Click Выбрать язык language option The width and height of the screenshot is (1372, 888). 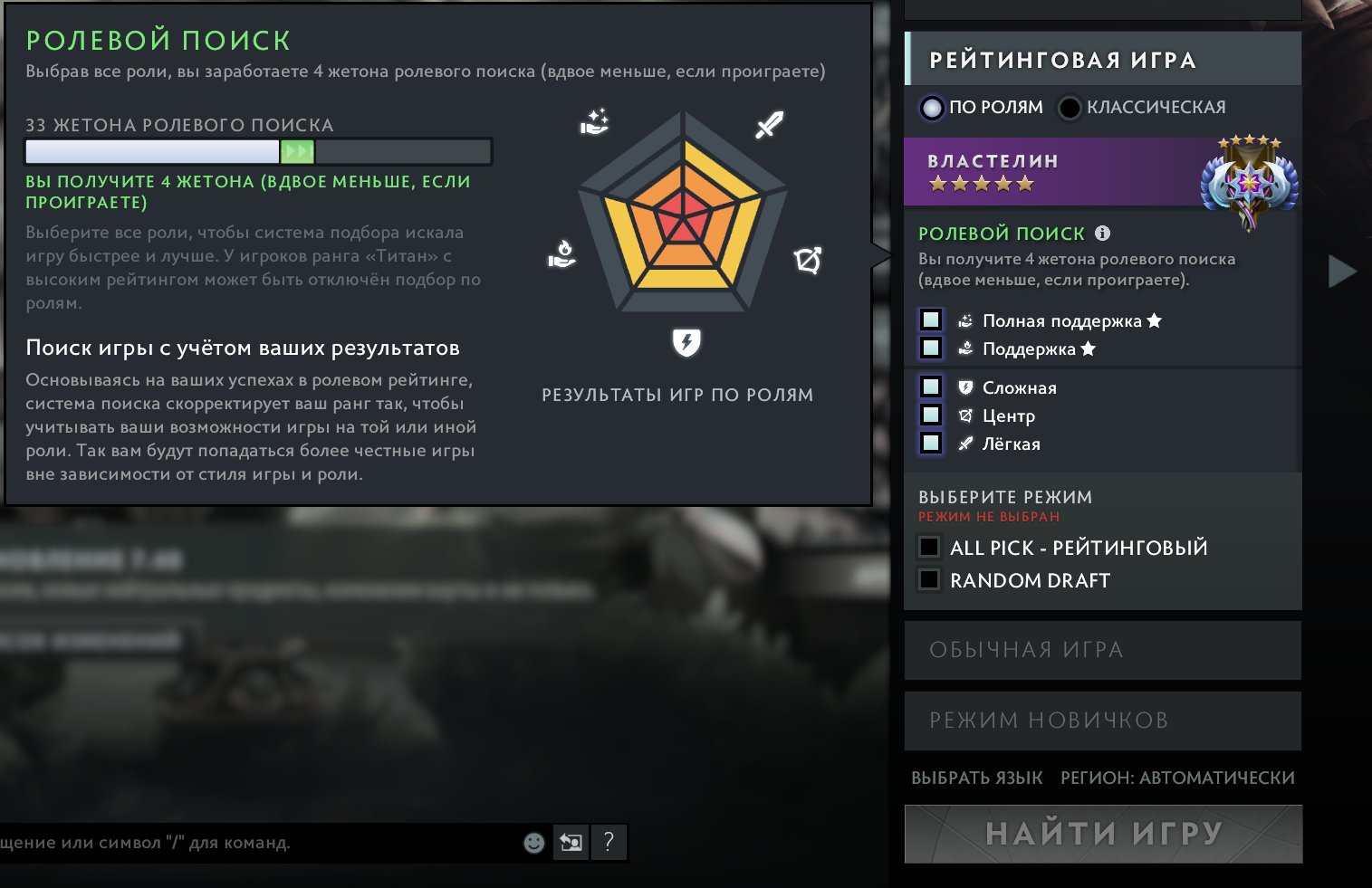[x=976, y=778]
